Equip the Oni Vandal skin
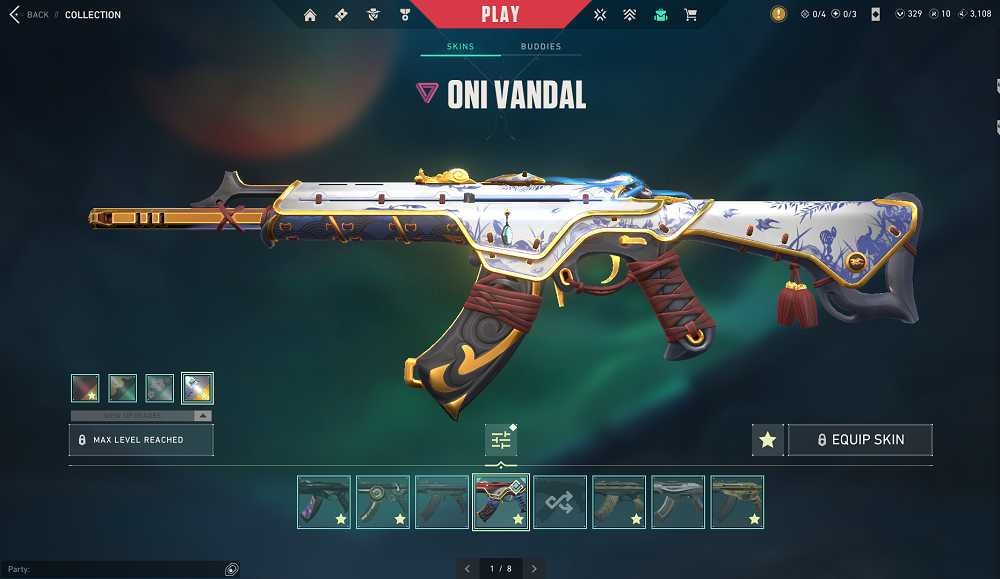Image resolution: width=1000 pixels, height=579 pixels. [861, 440]
